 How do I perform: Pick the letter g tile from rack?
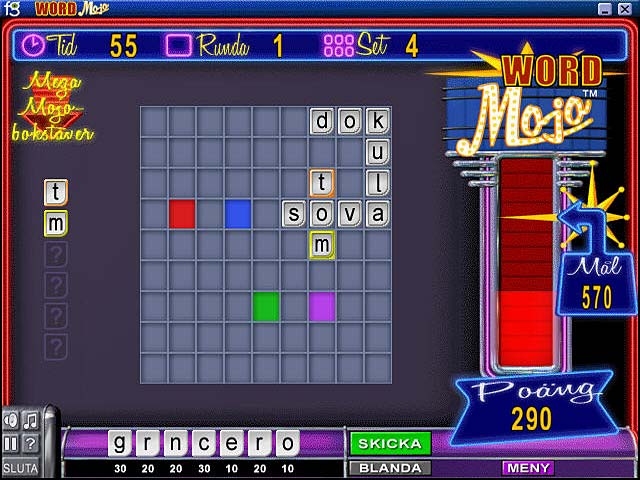[120, 443]
